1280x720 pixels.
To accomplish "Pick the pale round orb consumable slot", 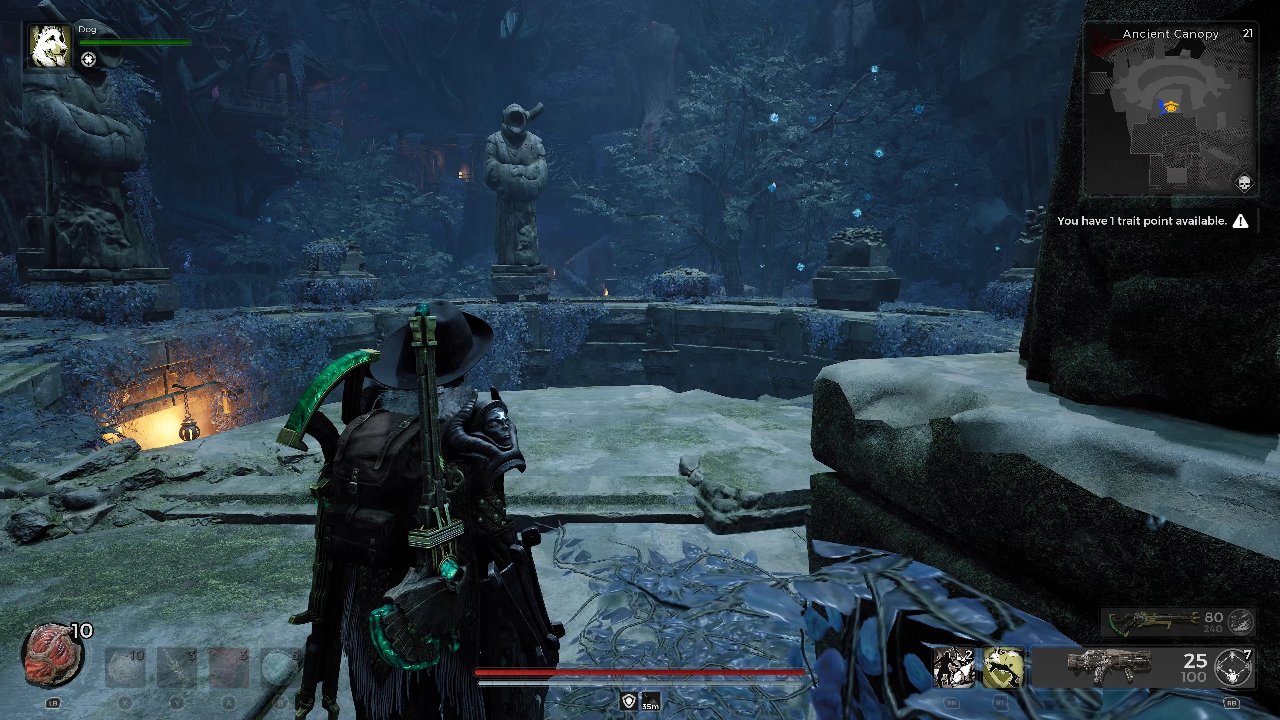I will [279, 667].
